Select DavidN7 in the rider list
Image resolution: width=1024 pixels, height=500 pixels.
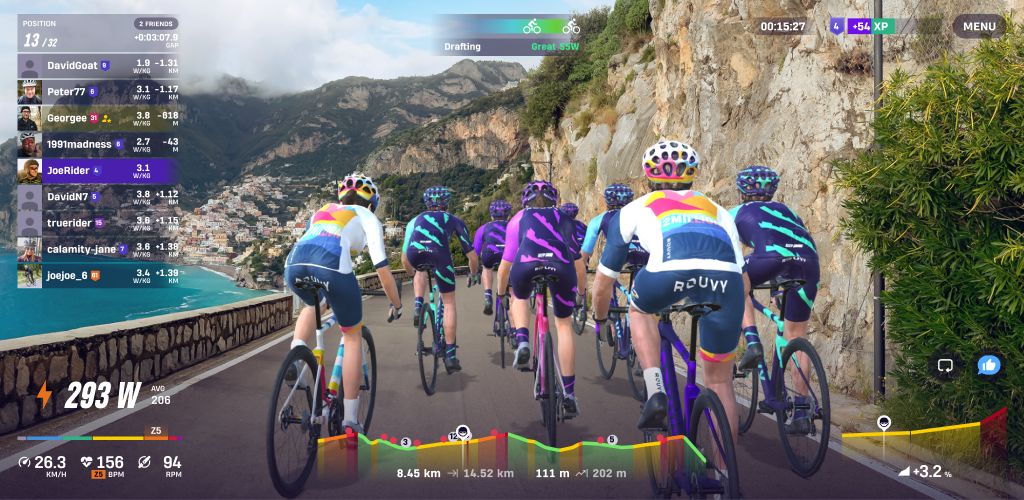99,196
